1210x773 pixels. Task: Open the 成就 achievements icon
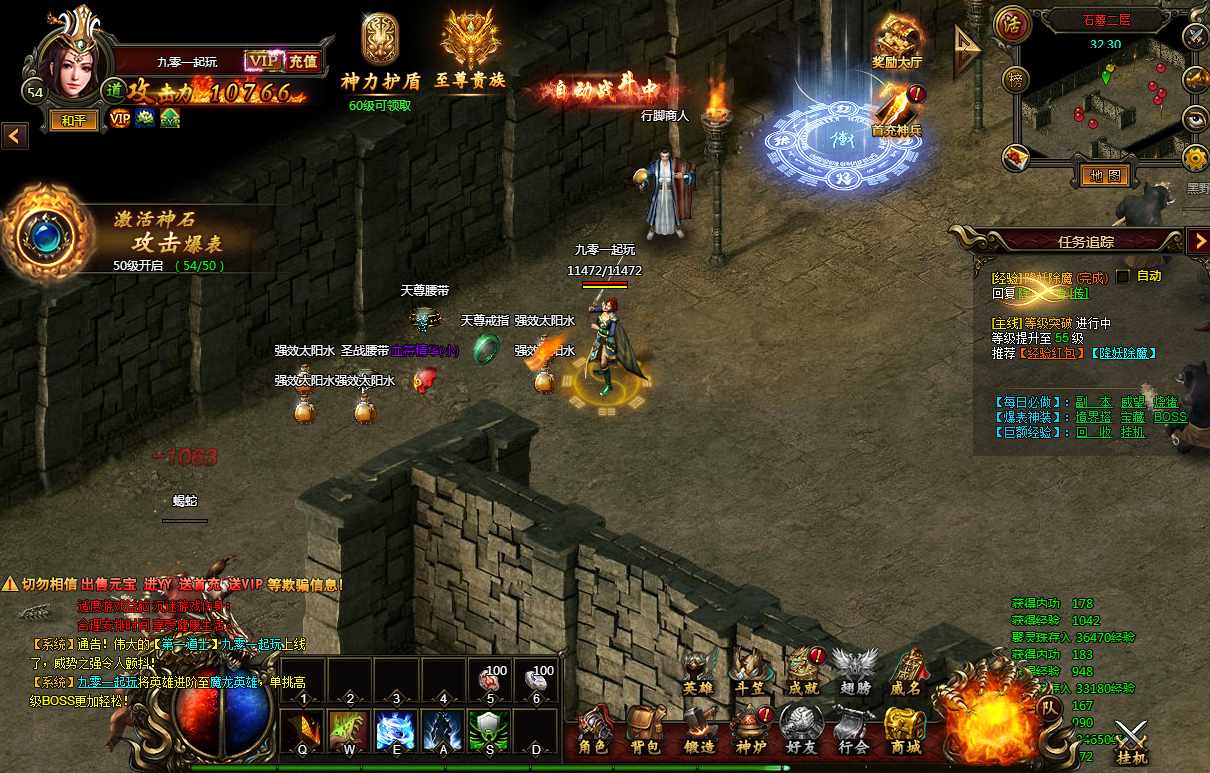[803, 670]
